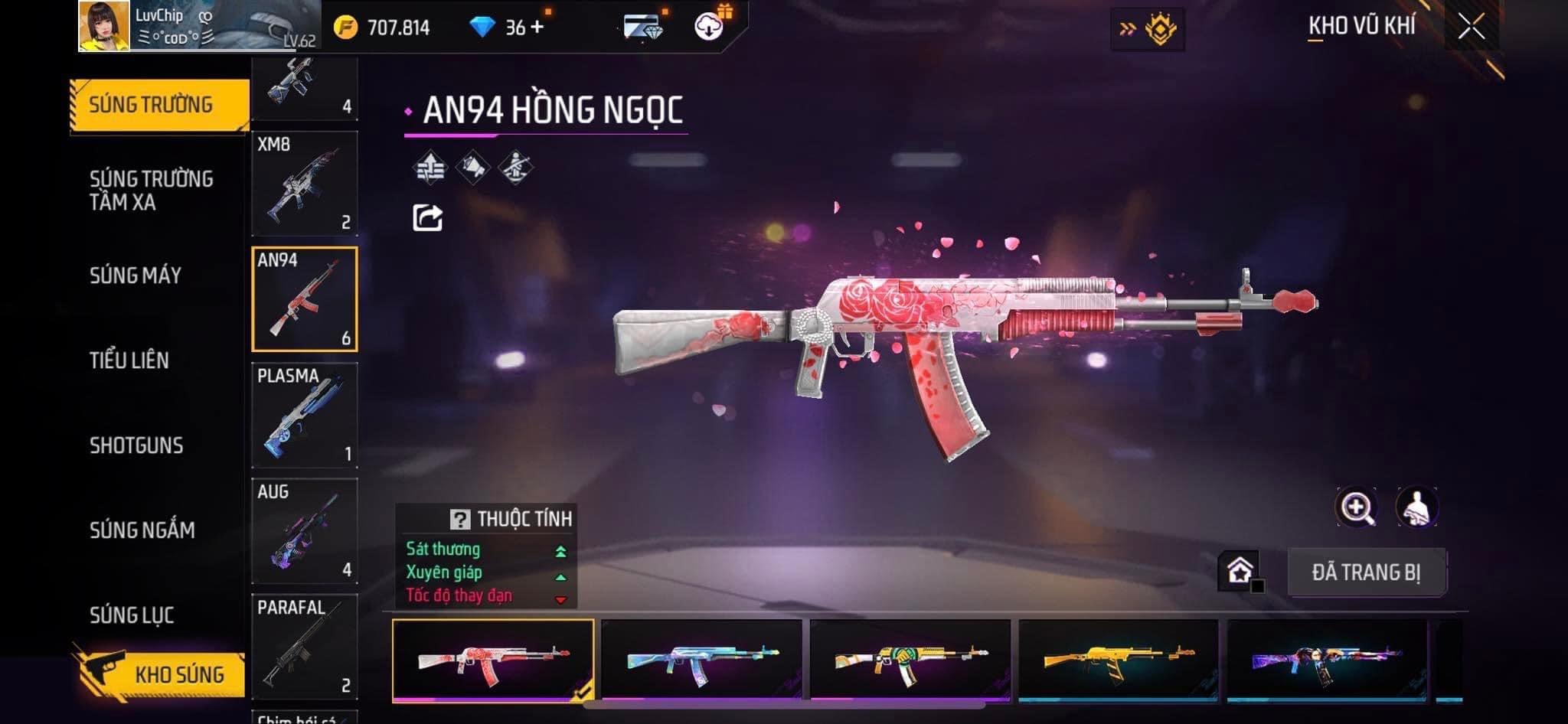Click the share icon under the weapon name

[427, 218]
